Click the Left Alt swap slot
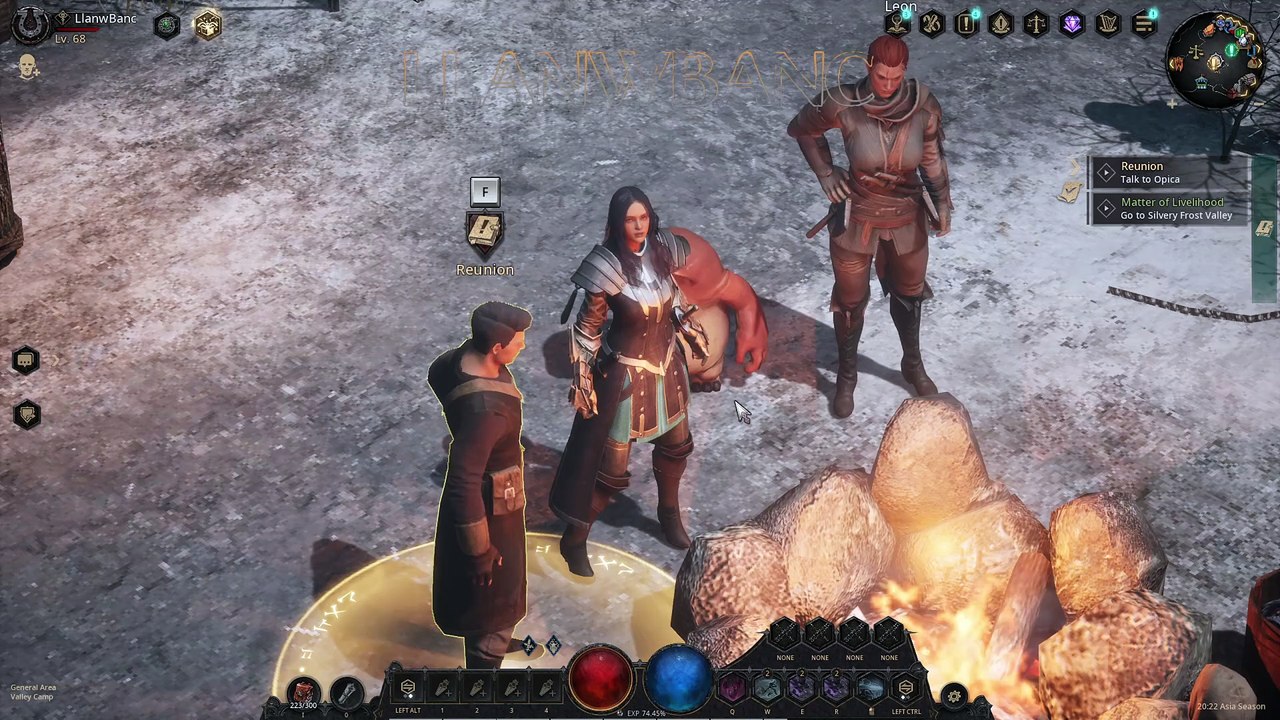Image resolution: width=1280 pixels, height=720 pixels. 408,688
